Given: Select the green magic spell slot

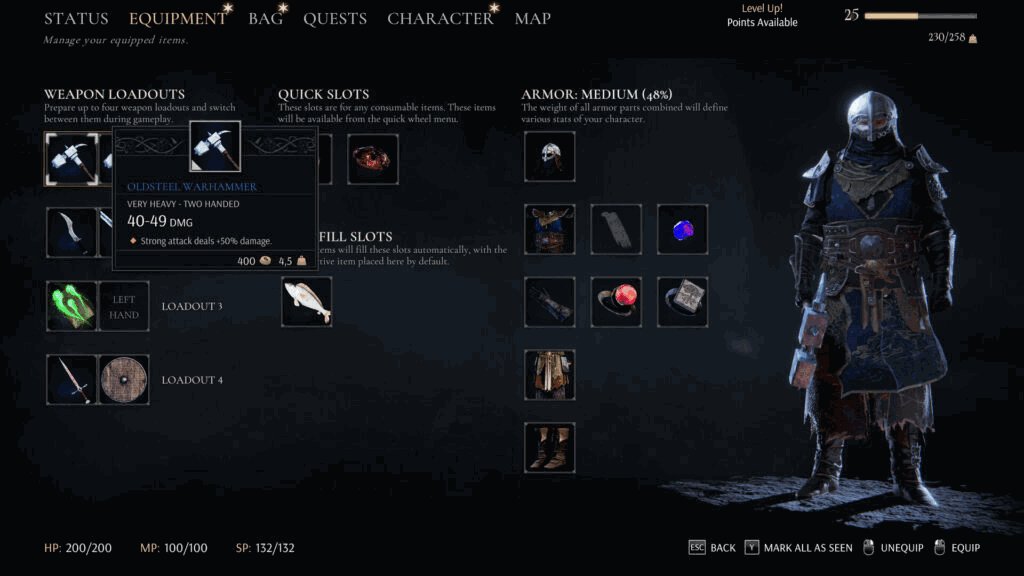Looking at the screenshot, I should click(x=71, y=306).
